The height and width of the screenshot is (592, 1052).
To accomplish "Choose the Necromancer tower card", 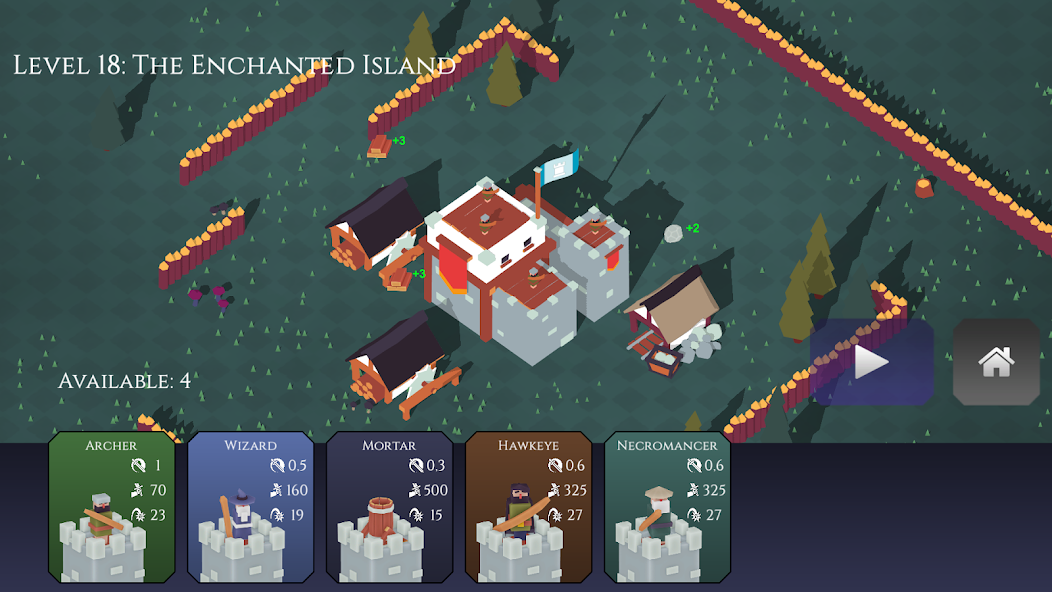I will click(x=667, y=507).
